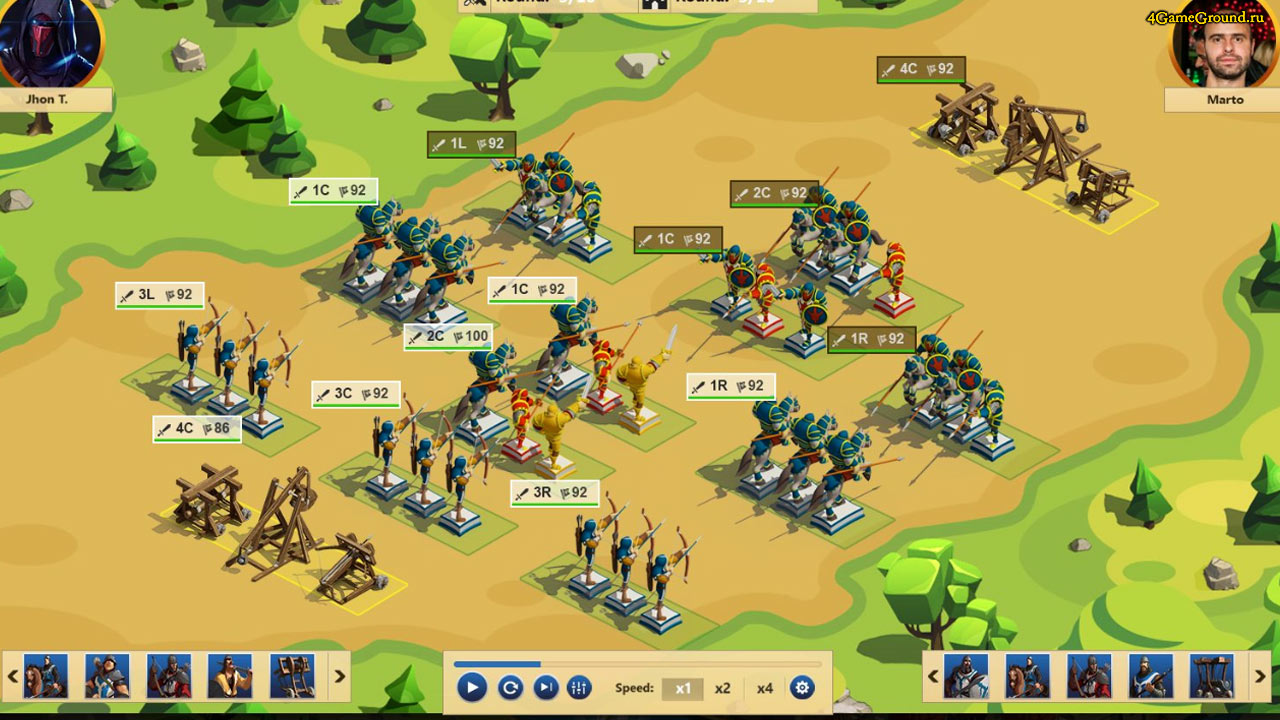Select the catapult icon in Jhon T.'s unit bar
The width and height of the screenshot is (1280, 720).
(292, 676)
